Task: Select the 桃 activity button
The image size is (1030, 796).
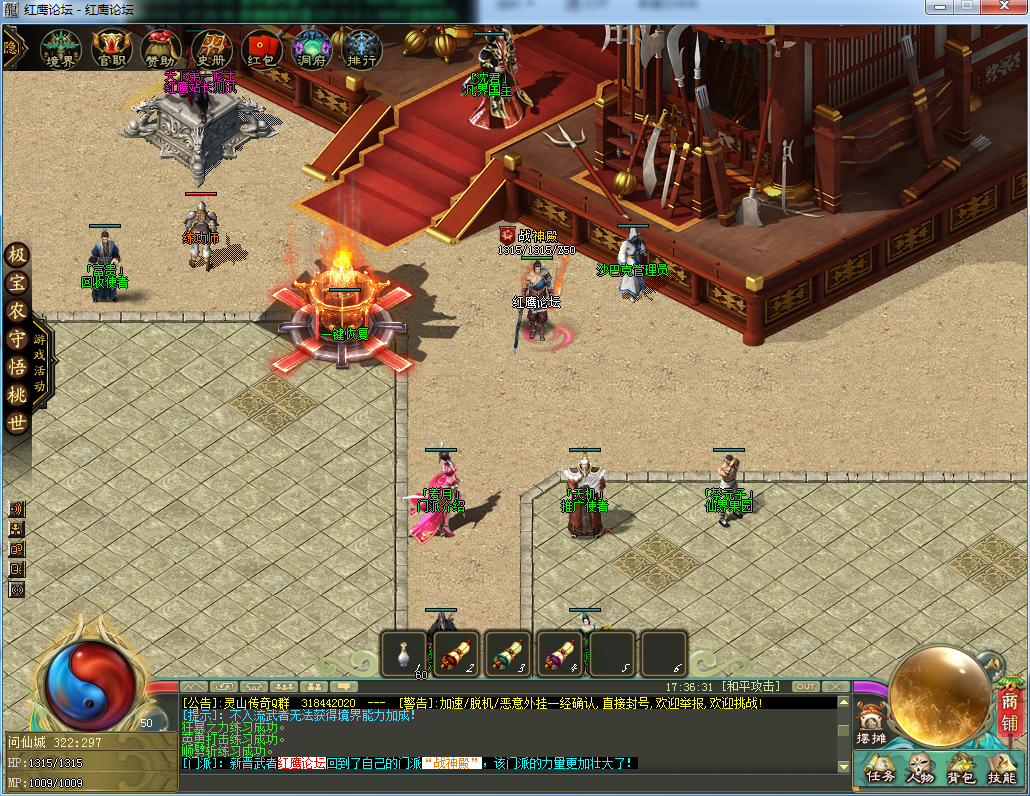Action: pyautogui.click(x=17, y=396)
